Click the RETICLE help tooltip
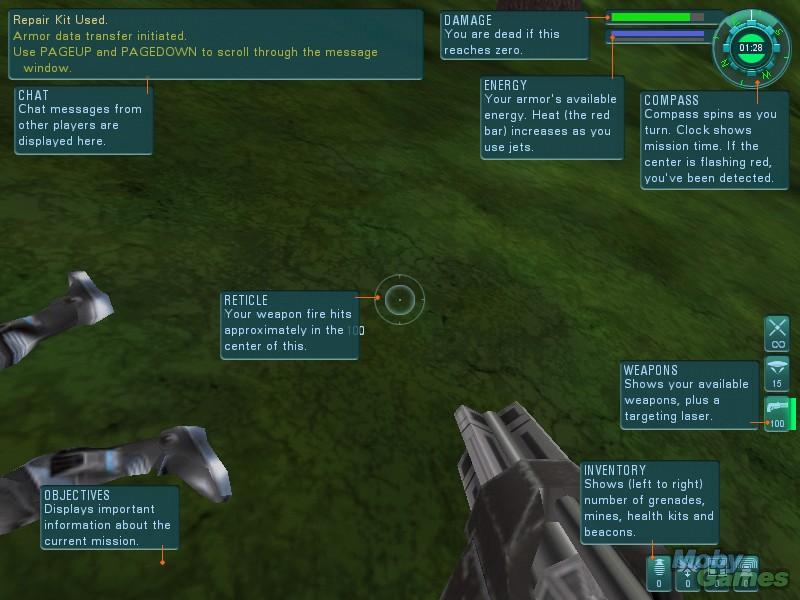This screenshot has width=800, height=600. 289,324
